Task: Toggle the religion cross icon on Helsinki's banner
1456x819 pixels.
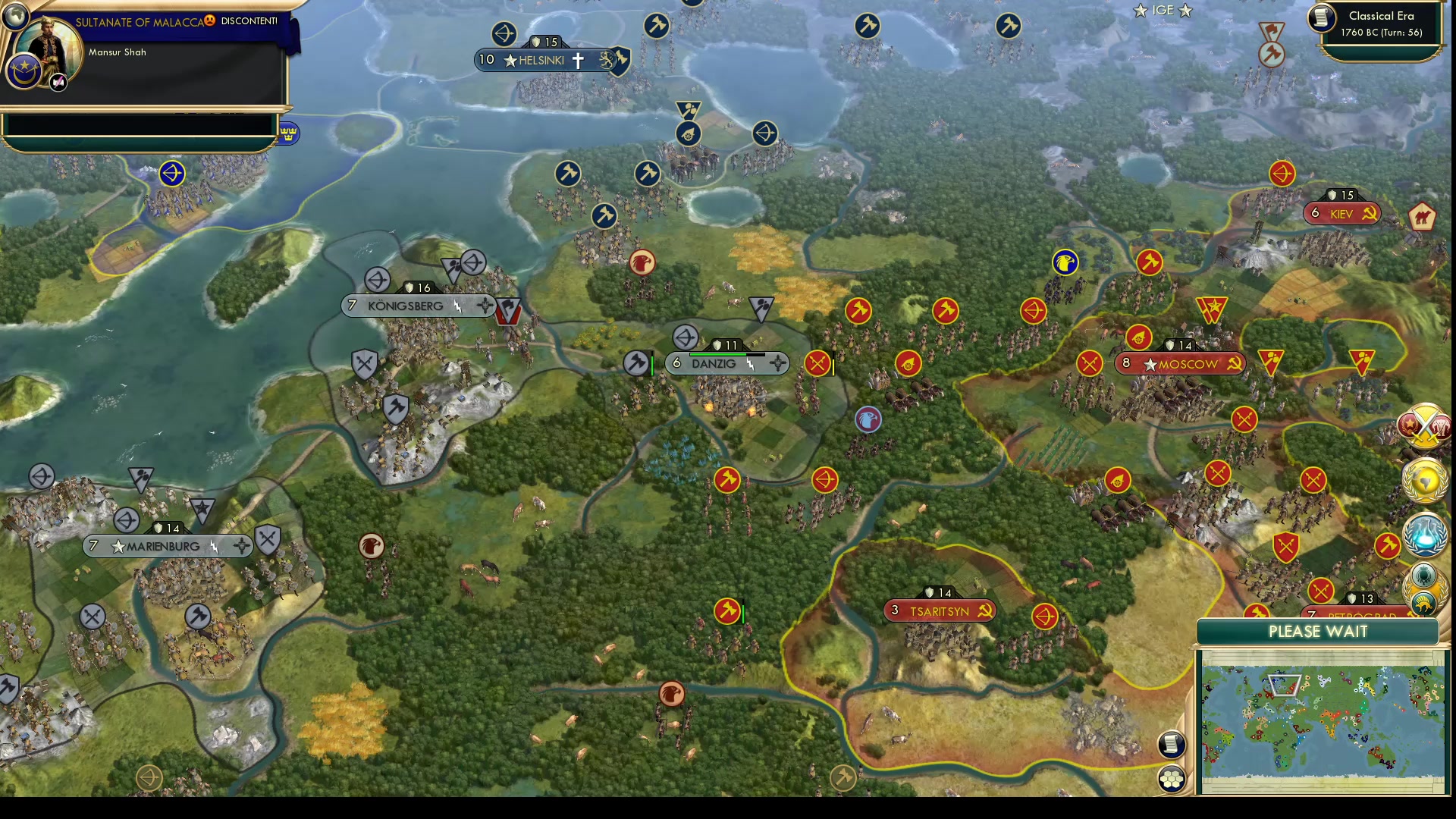Action: click(x=577, y=61)
